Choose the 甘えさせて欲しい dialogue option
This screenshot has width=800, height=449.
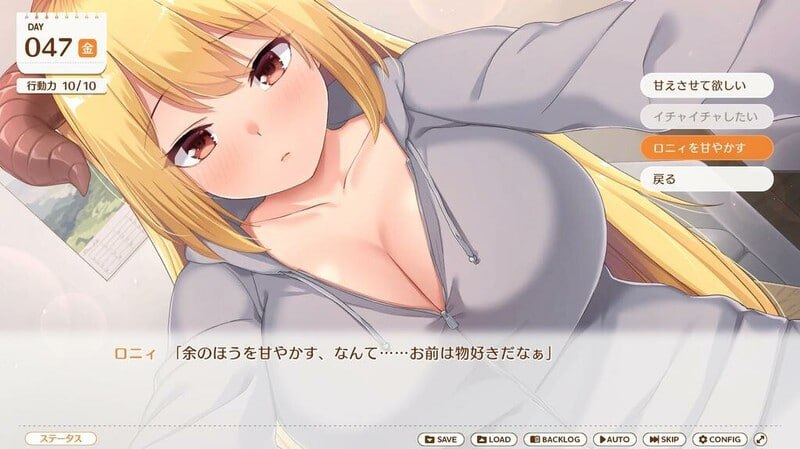pyautogui.click(x=706, y=84)
